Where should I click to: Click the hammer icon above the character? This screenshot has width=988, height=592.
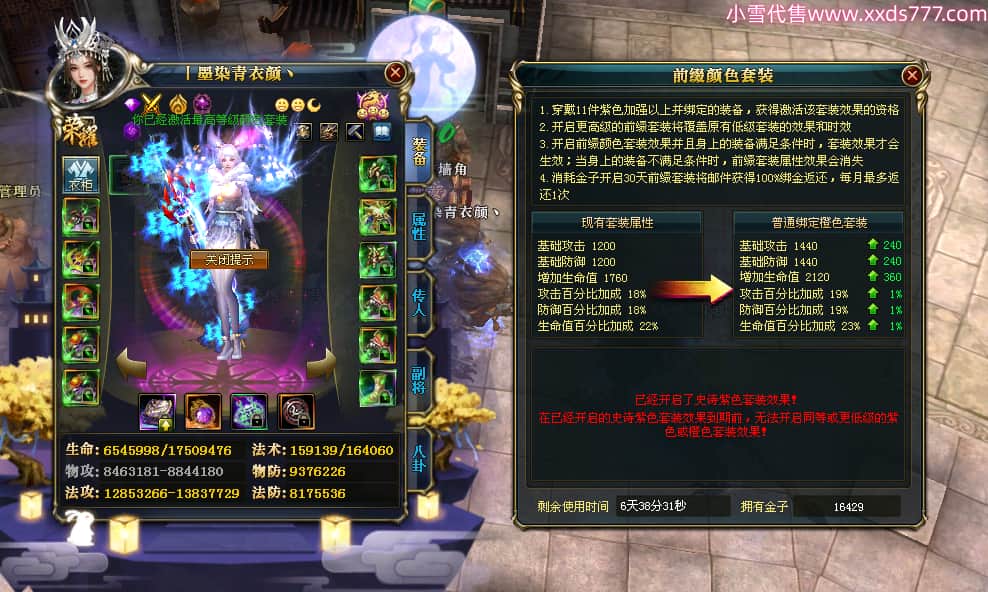pos(355,131)
